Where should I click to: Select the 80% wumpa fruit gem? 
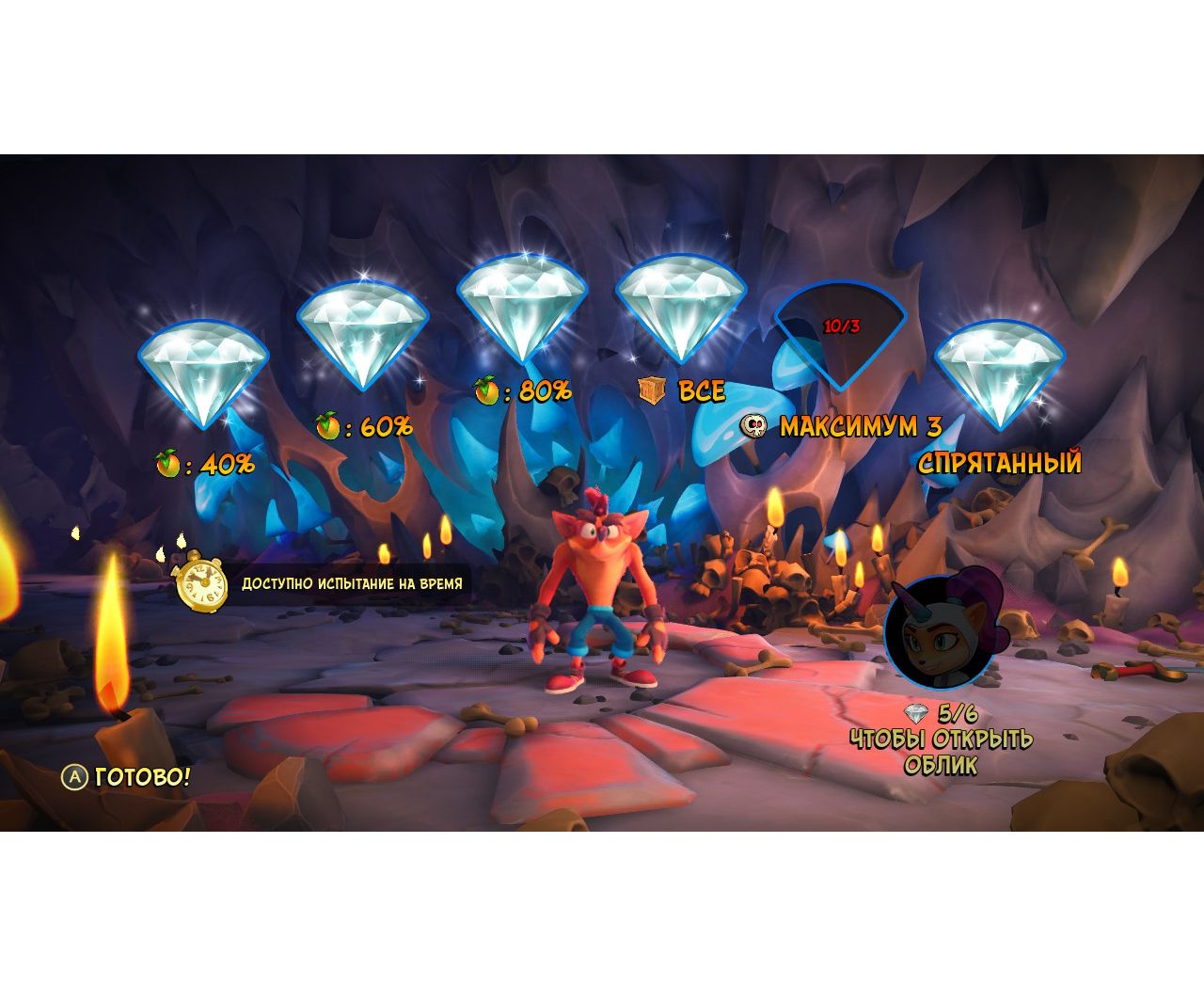[x=523, y=307]
